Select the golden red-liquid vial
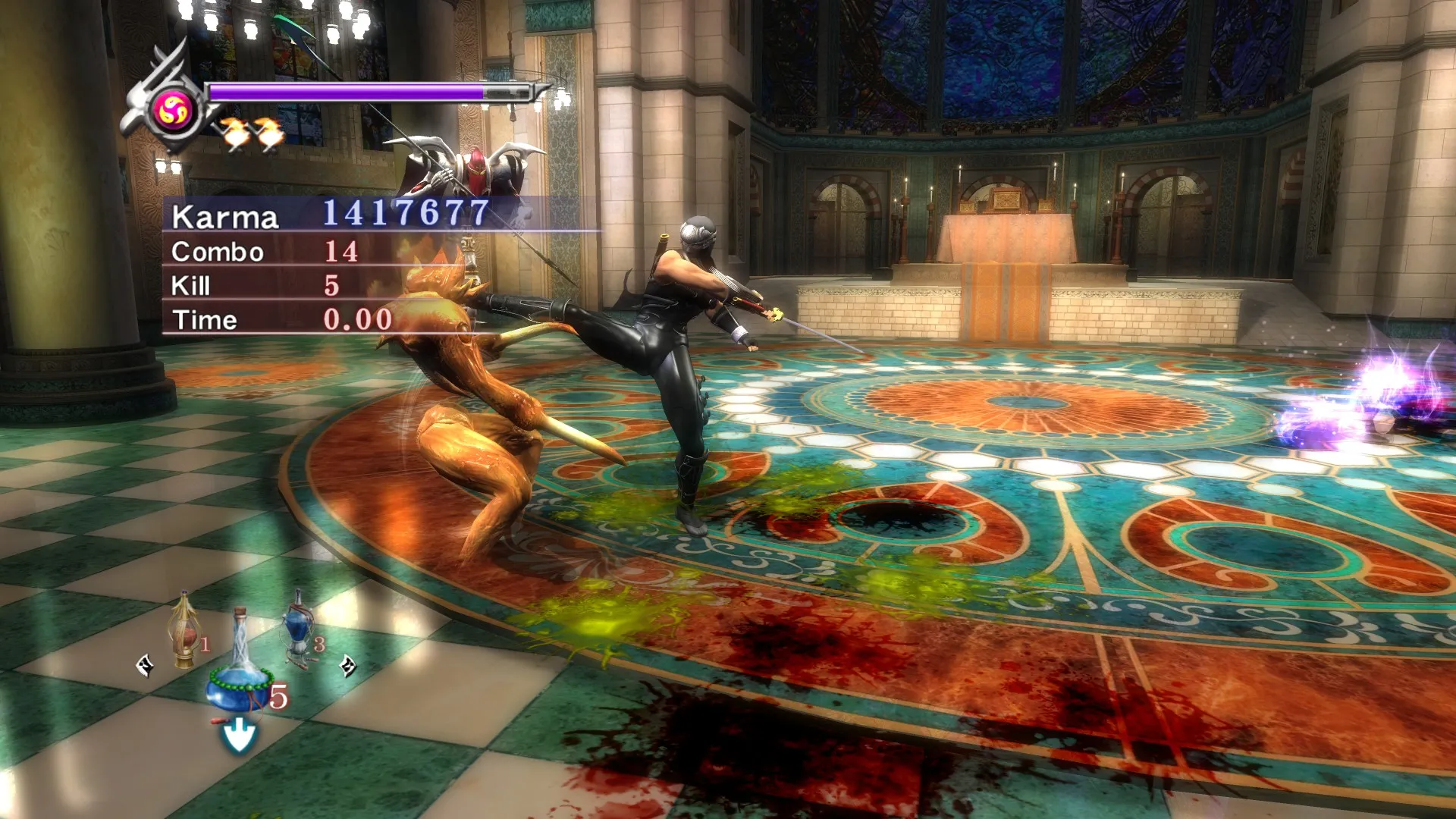Viewport: 1456px width, 819px height. pyautogui.click(x=184, y=632)
